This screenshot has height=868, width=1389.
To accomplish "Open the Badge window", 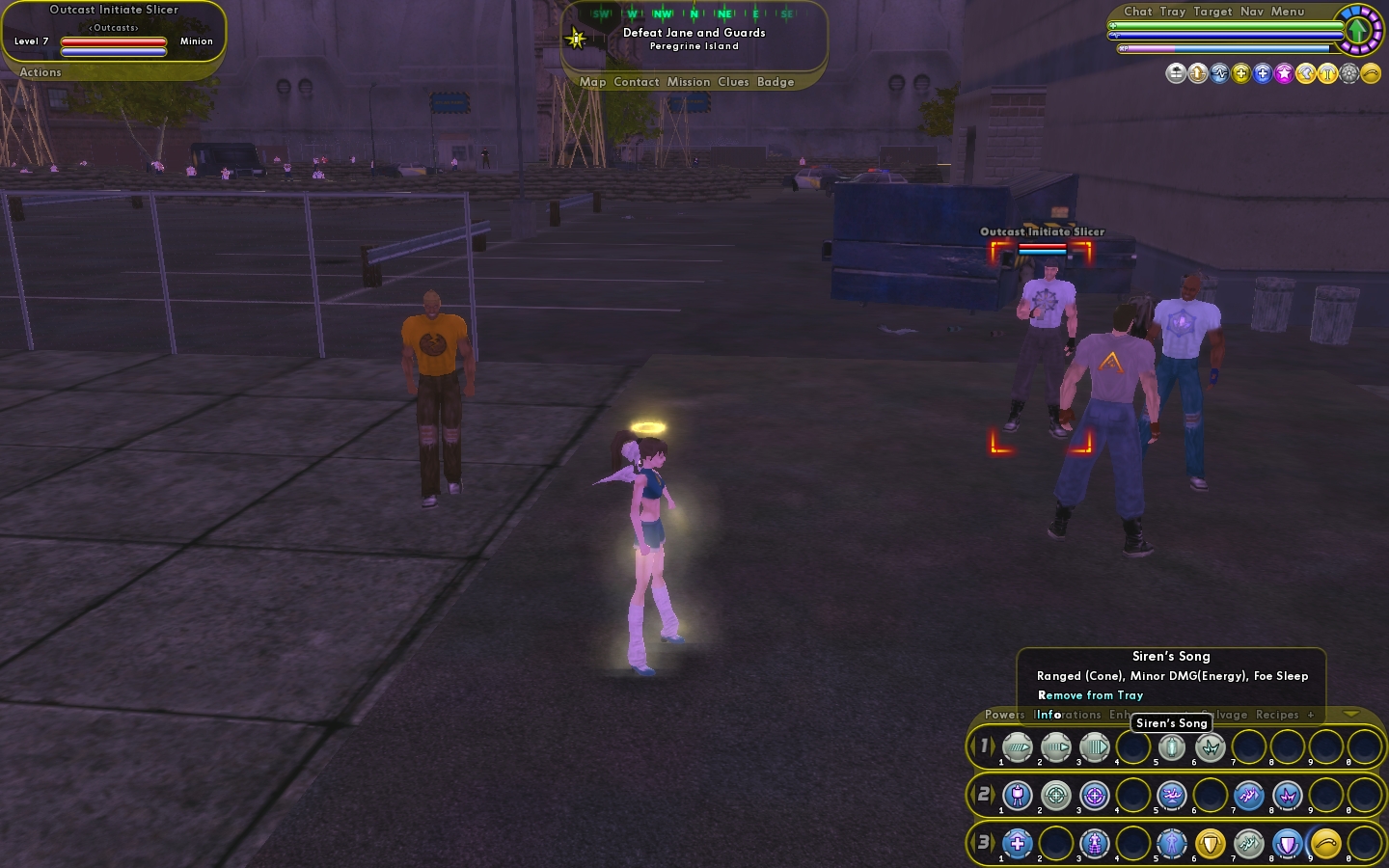I will tap(776, 82).
